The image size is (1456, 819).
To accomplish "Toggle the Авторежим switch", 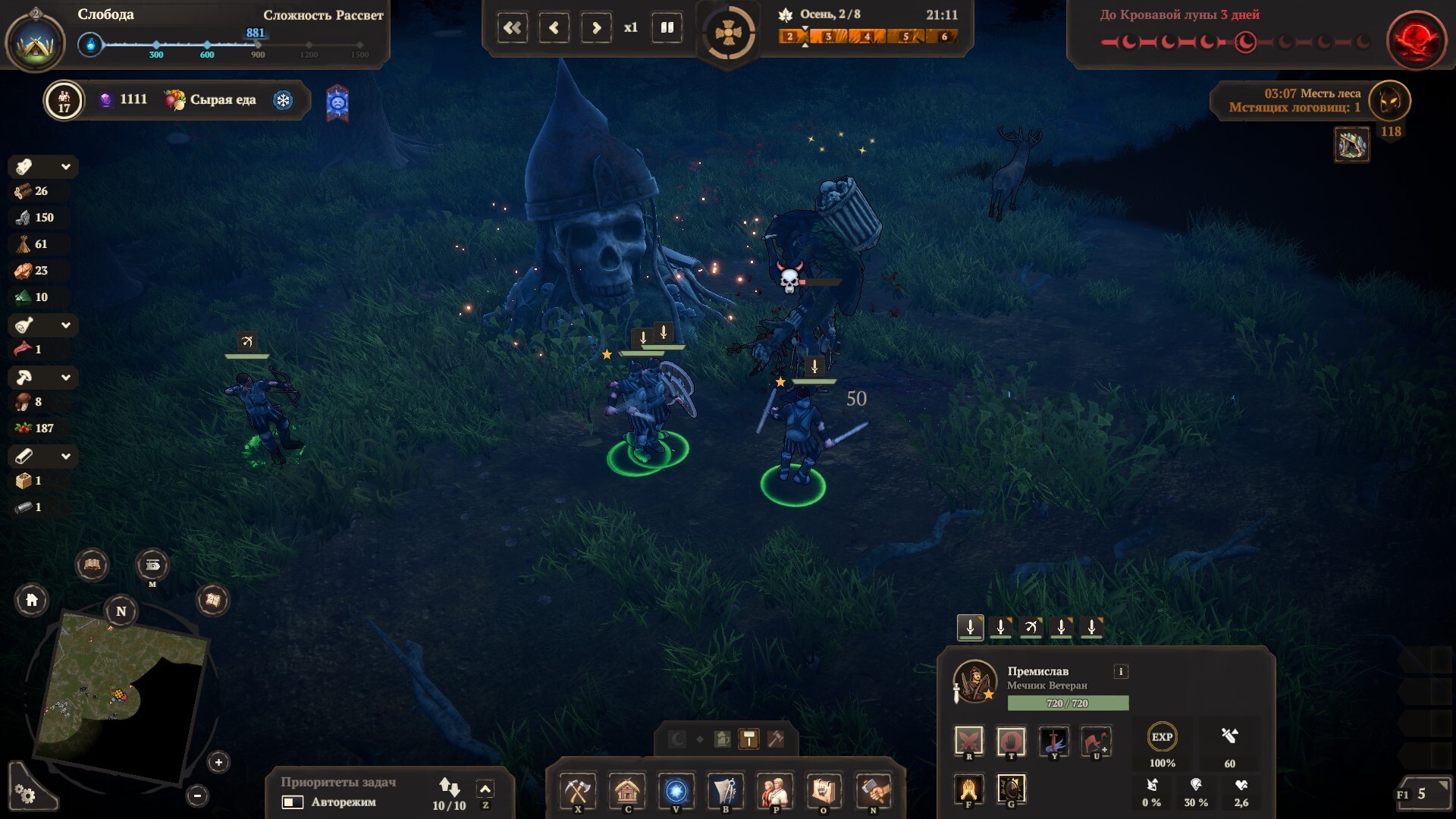I will pyautogui.click(x=293, y=802).
